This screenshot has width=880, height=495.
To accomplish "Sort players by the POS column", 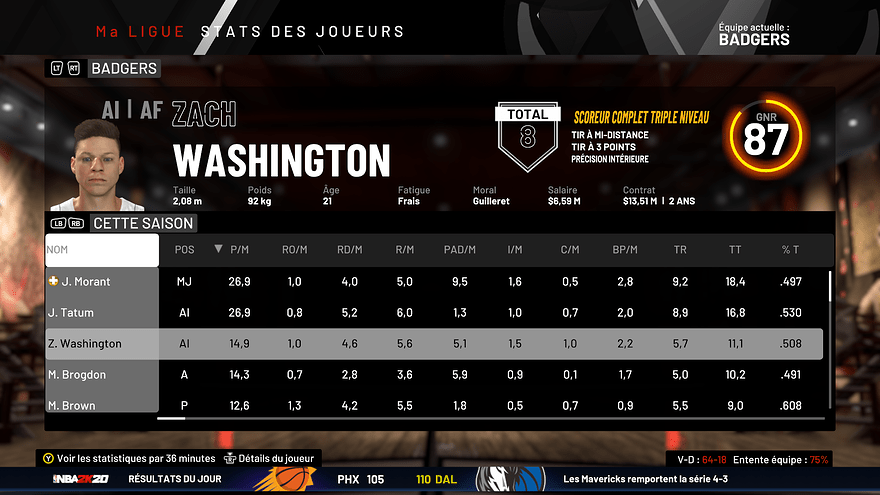I will coord(185,249).
